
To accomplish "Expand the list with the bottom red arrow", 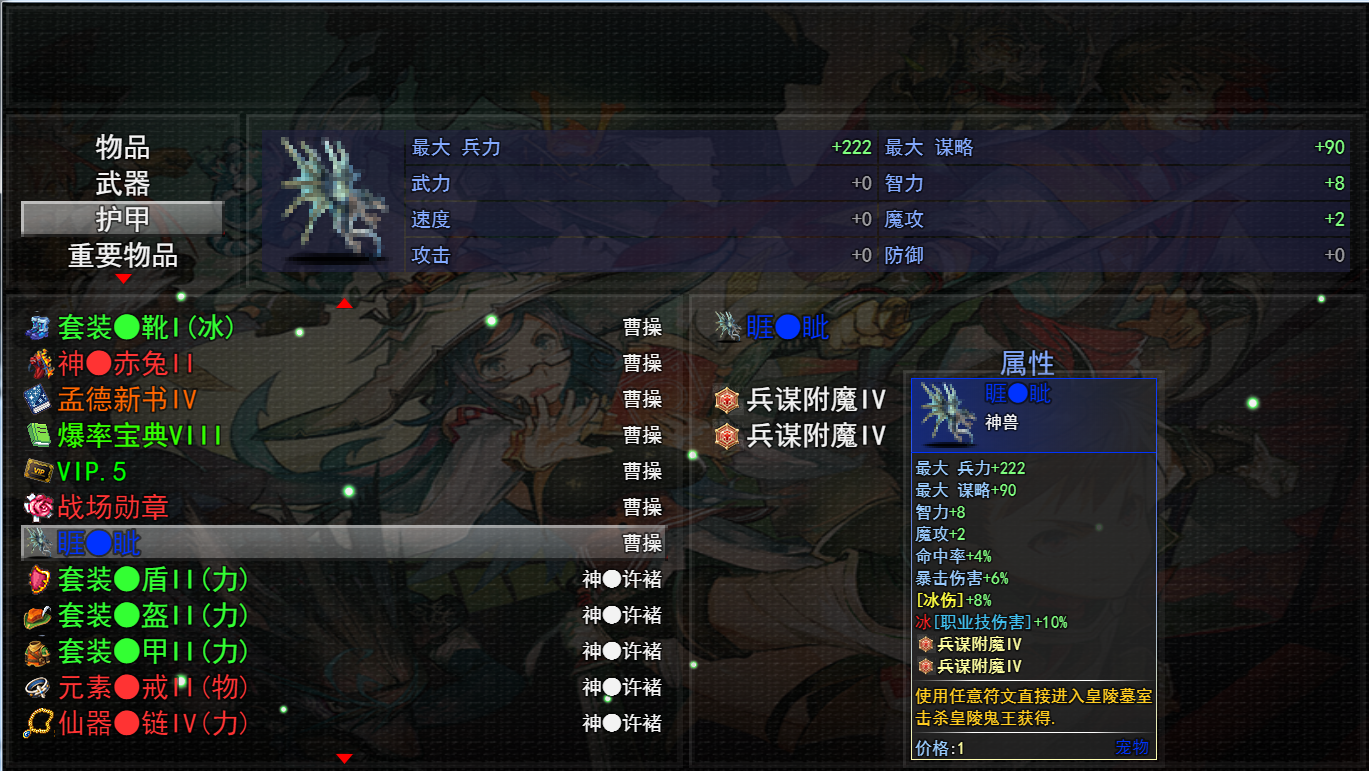I will (x=345, y=758).
